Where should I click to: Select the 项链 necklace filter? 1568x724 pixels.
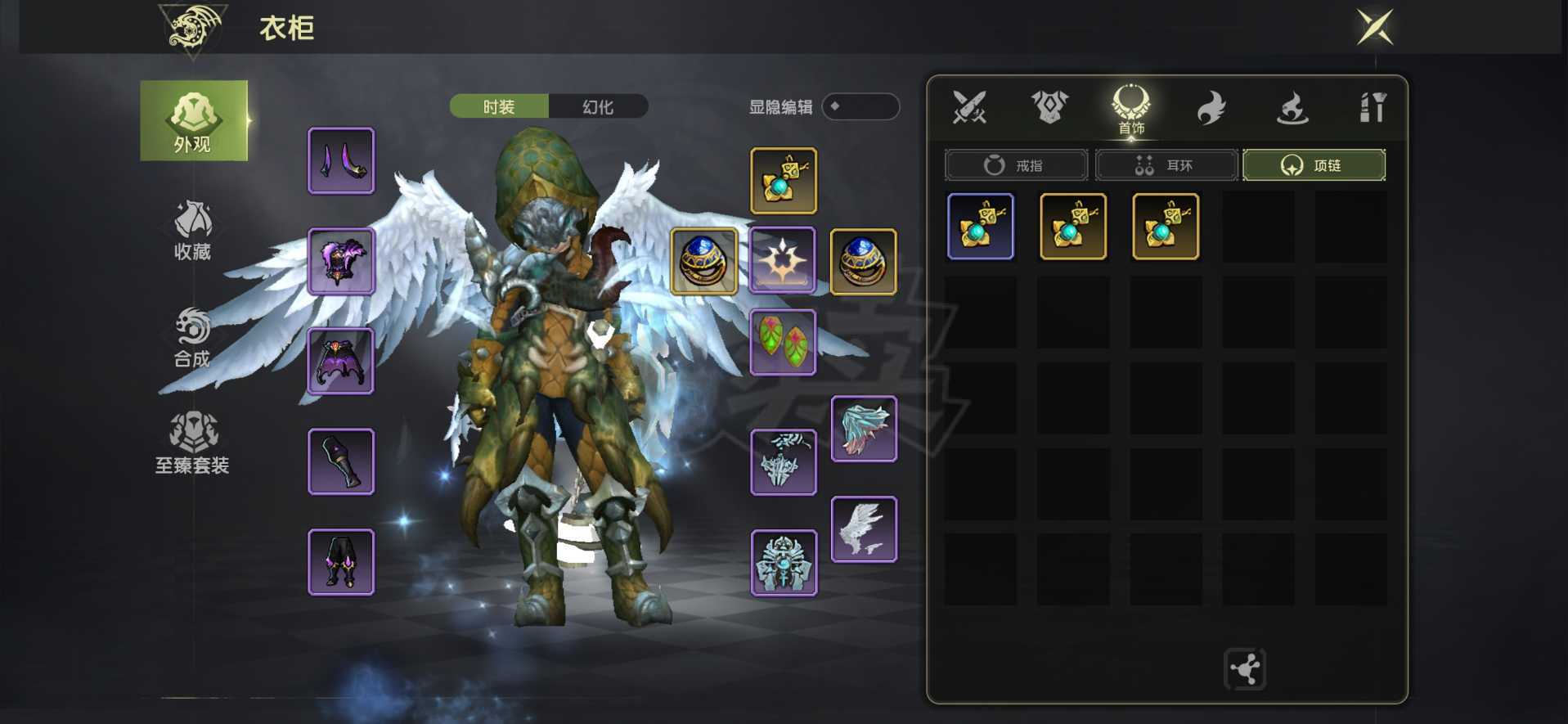tap(1313, 165)
